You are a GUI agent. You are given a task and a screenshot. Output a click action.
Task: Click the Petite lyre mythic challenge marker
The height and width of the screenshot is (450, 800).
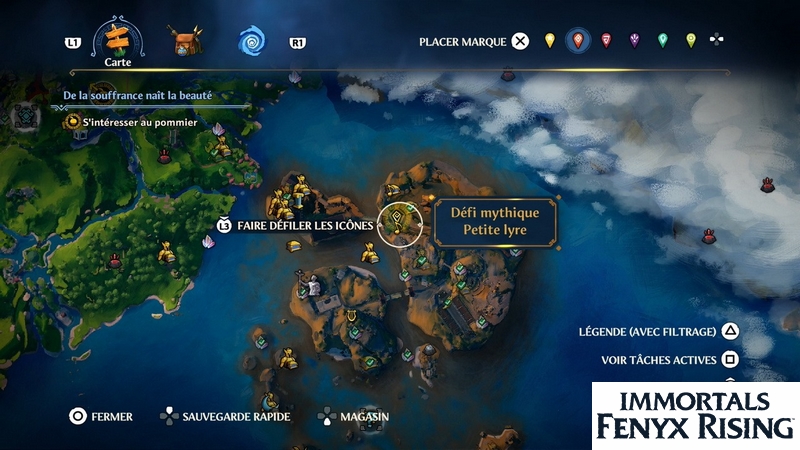[x=398, y=223]
